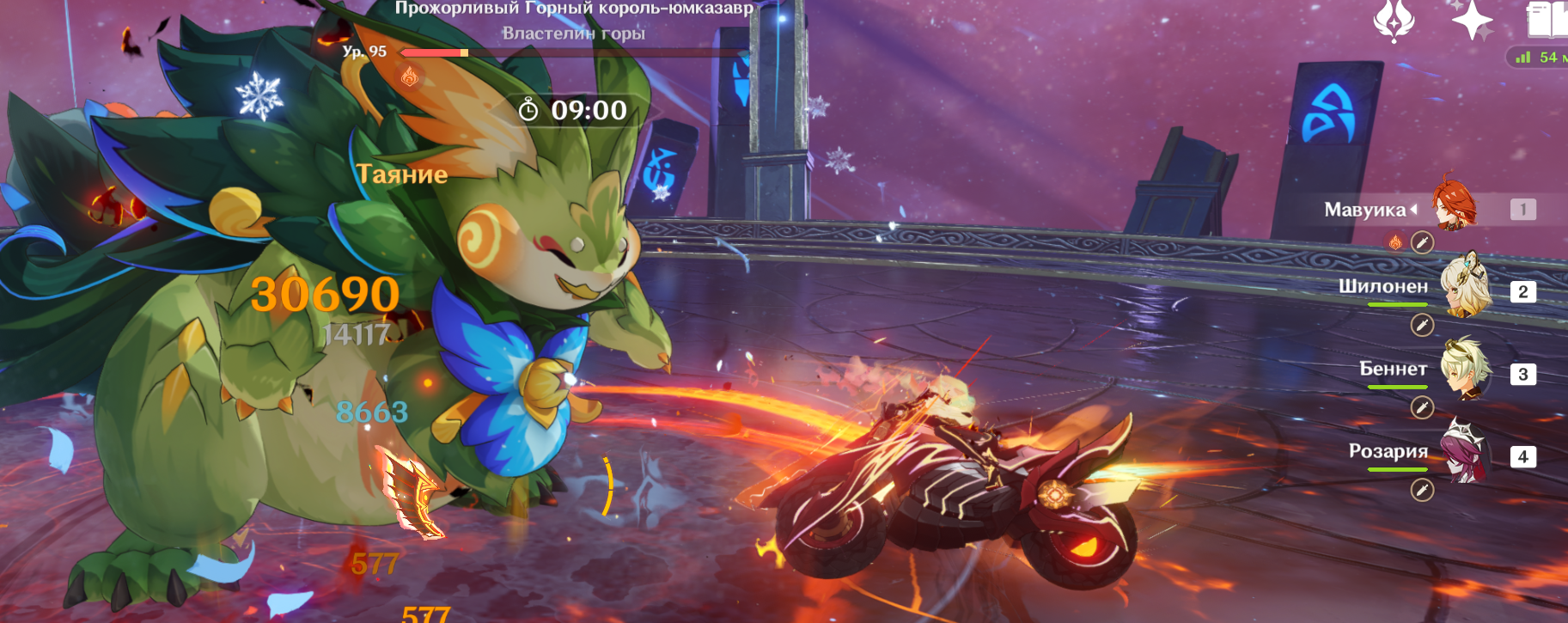Open the Wish four-pointed star icon

(x=1472, y=21)
